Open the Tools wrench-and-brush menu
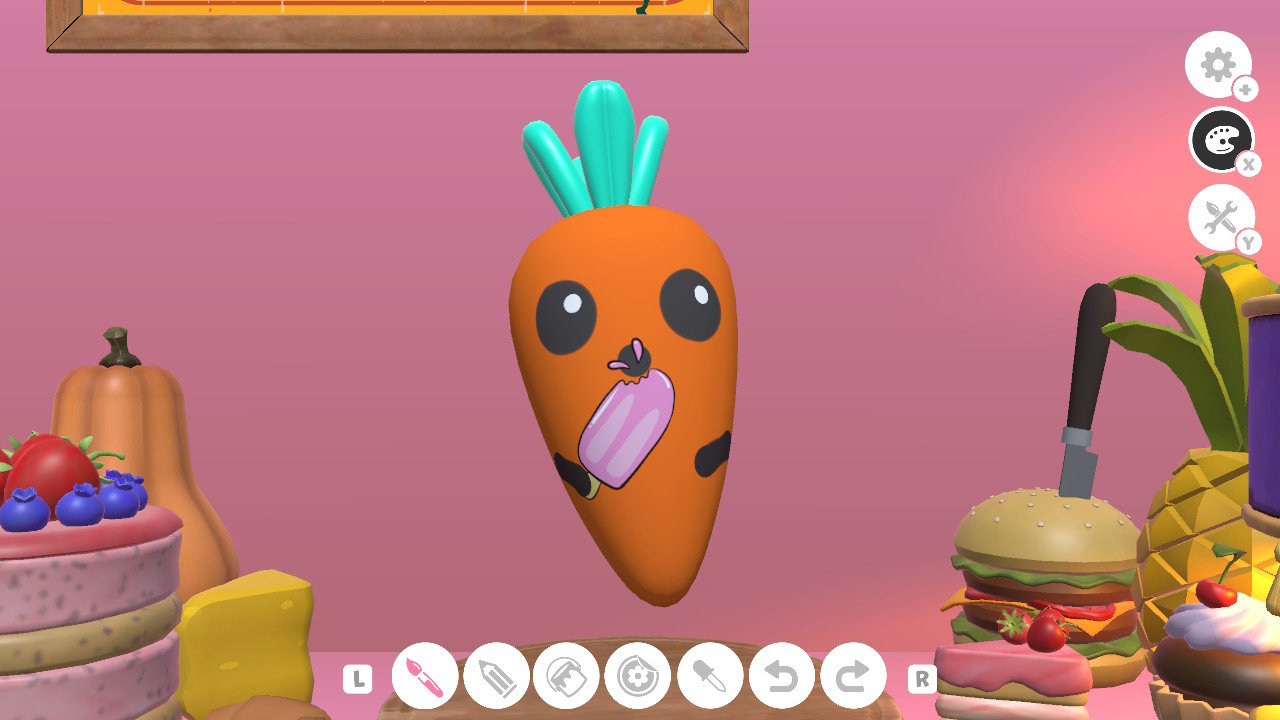Image resolution: width=1280 pixels, height=720 pixels. tap(1222, 218)
